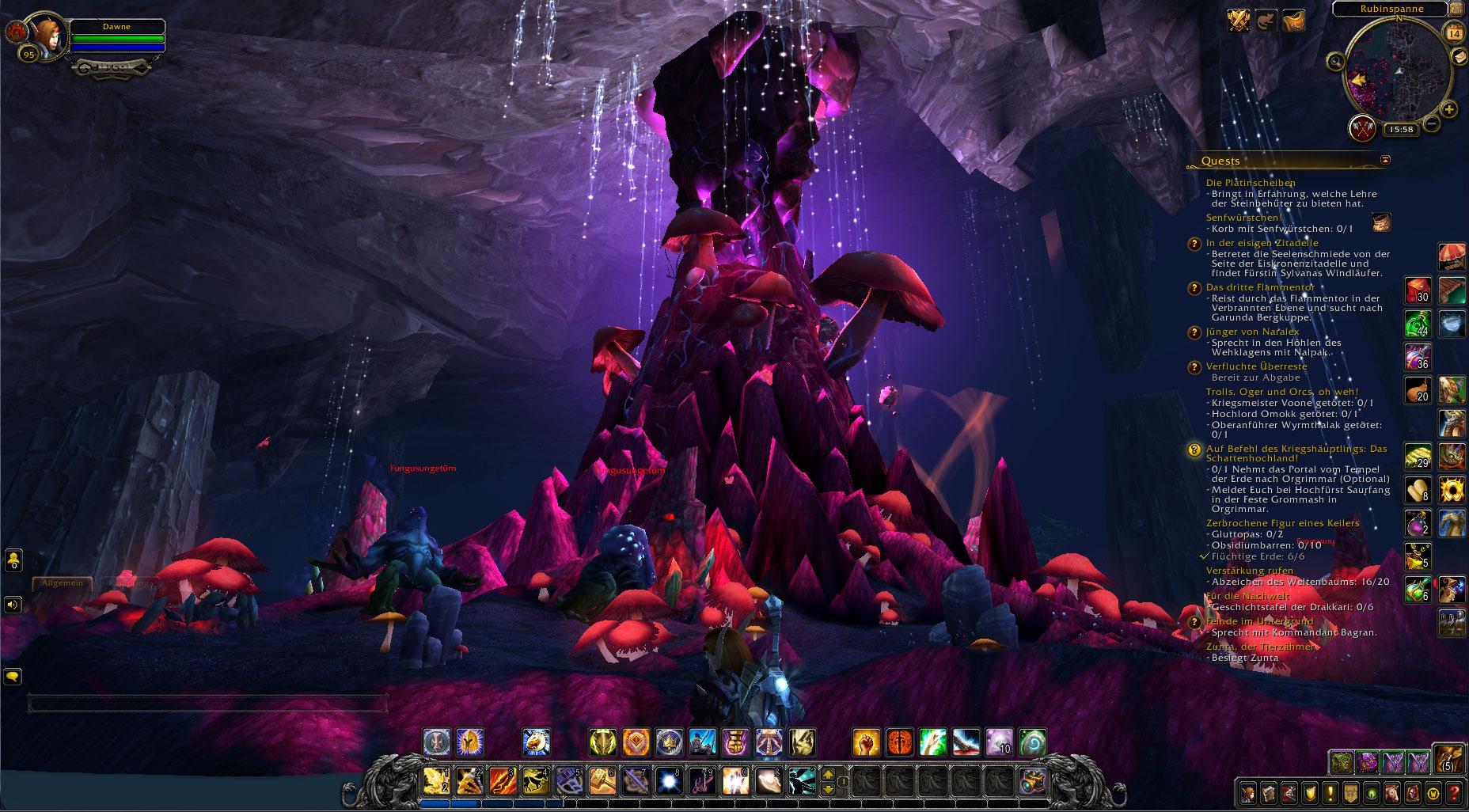1469x812 pixels.
Task: Cast the ability in action bar slot 1
Action: [x=436, y=780]
